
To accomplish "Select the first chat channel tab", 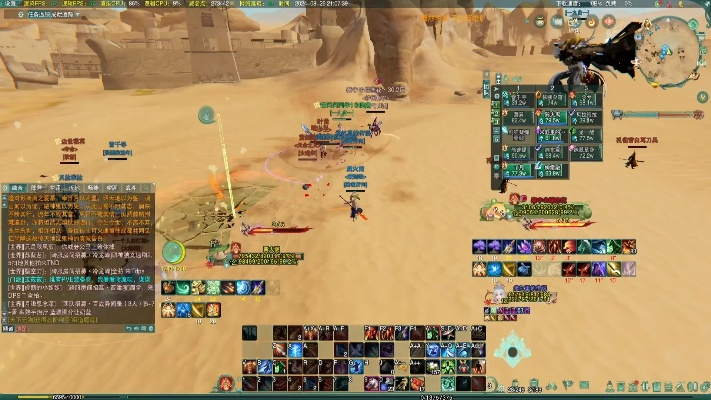I will tap(15, 187).
